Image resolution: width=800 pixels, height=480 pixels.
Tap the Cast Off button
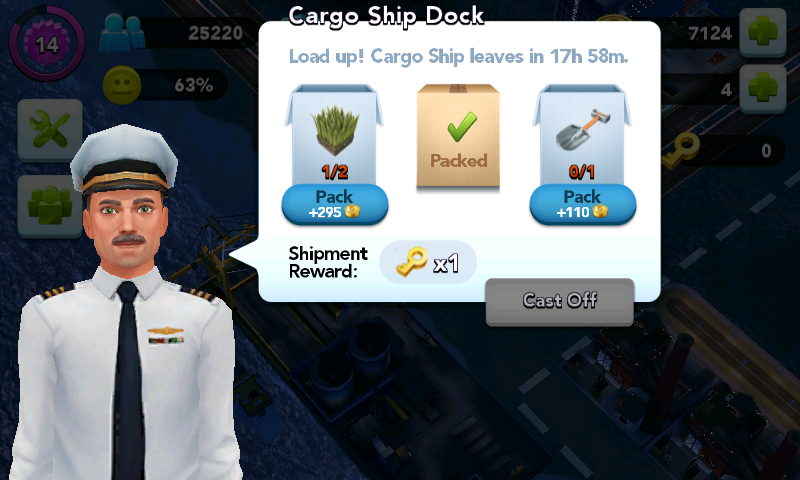click(560, 301)
